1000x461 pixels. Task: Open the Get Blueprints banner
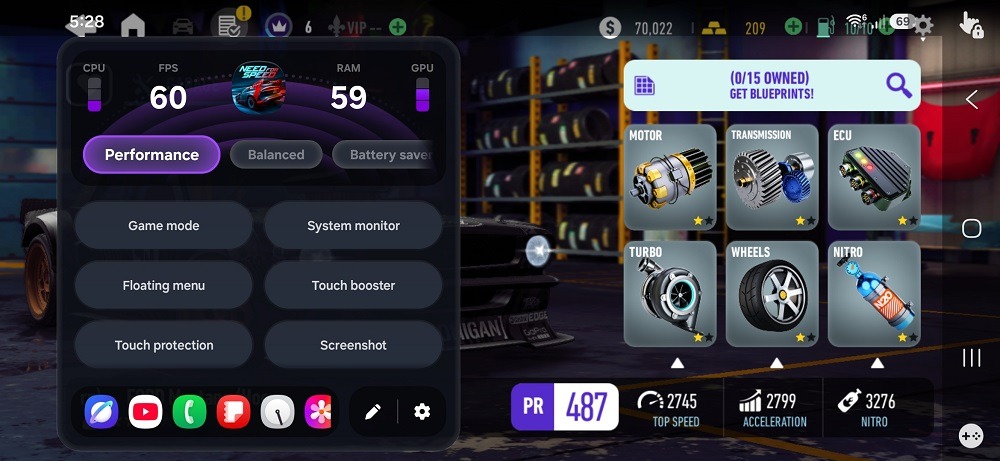coord(768,86)
